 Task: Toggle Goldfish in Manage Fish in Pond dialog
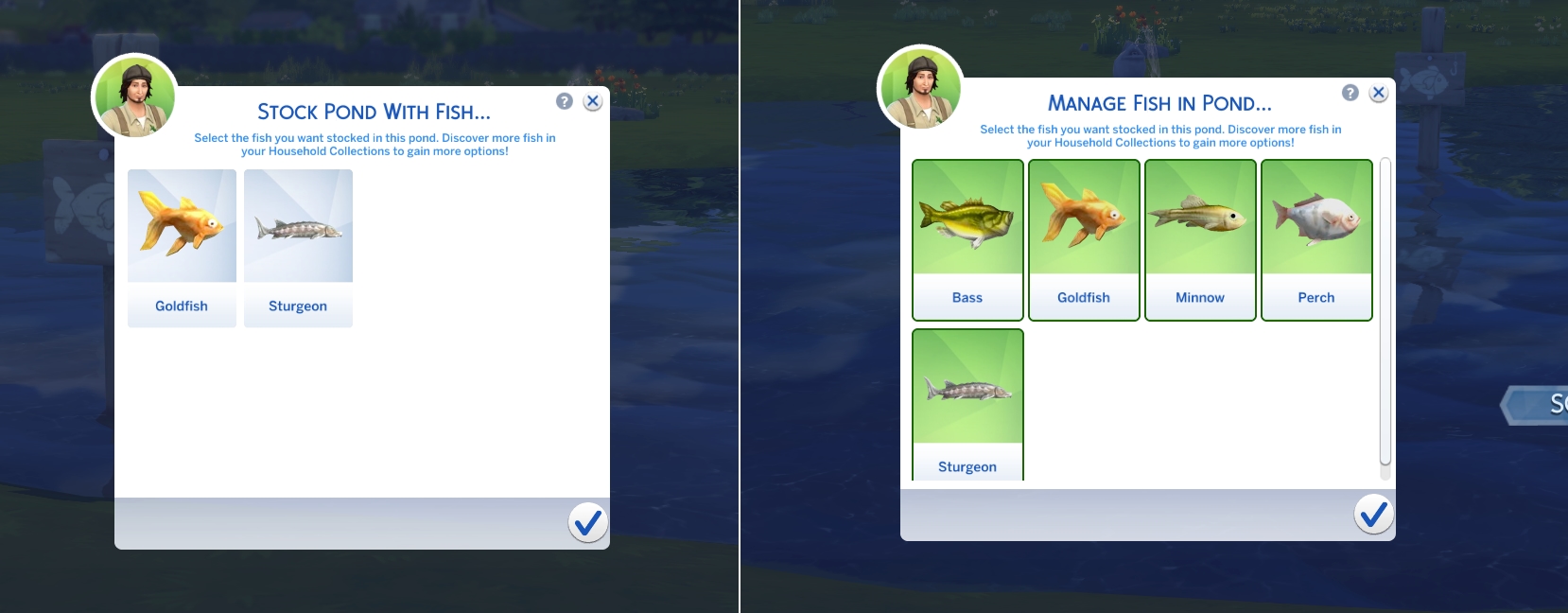(1084, 240)
